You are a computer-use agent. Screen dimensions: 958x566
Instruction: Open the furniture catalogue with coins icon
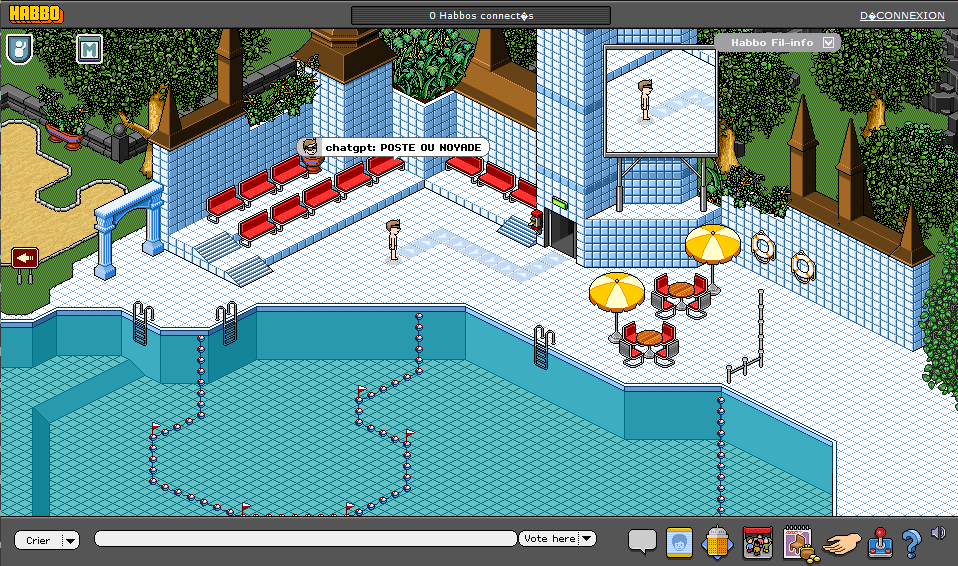click(799, 542)
